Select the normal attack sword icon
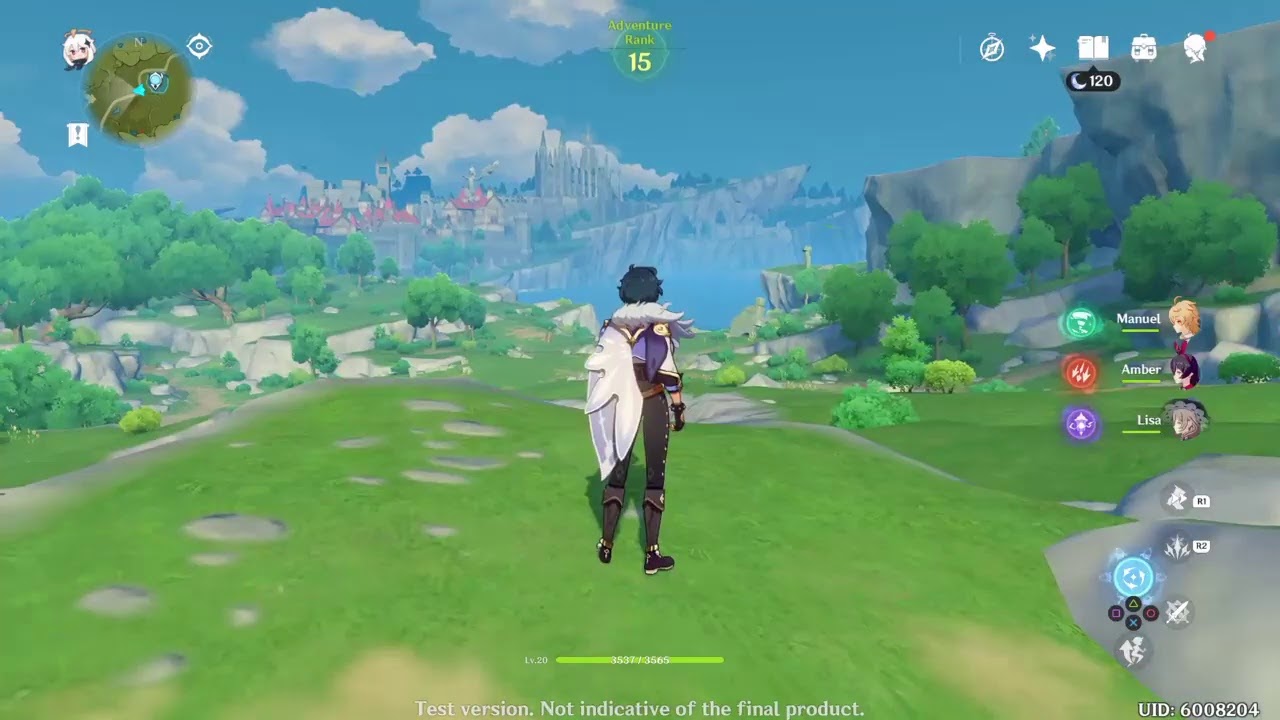The height and width of the screenshot is (720, 1280). 1176,610
